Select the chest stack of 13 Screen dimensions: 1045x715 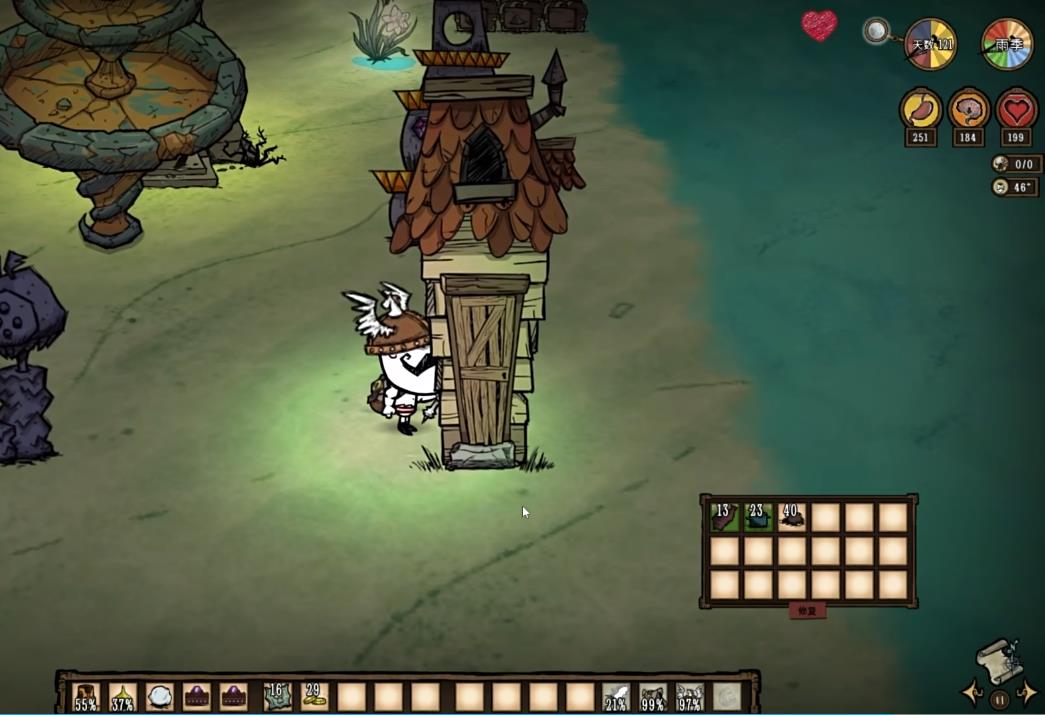pyautogui.click(x=724, y=517)
